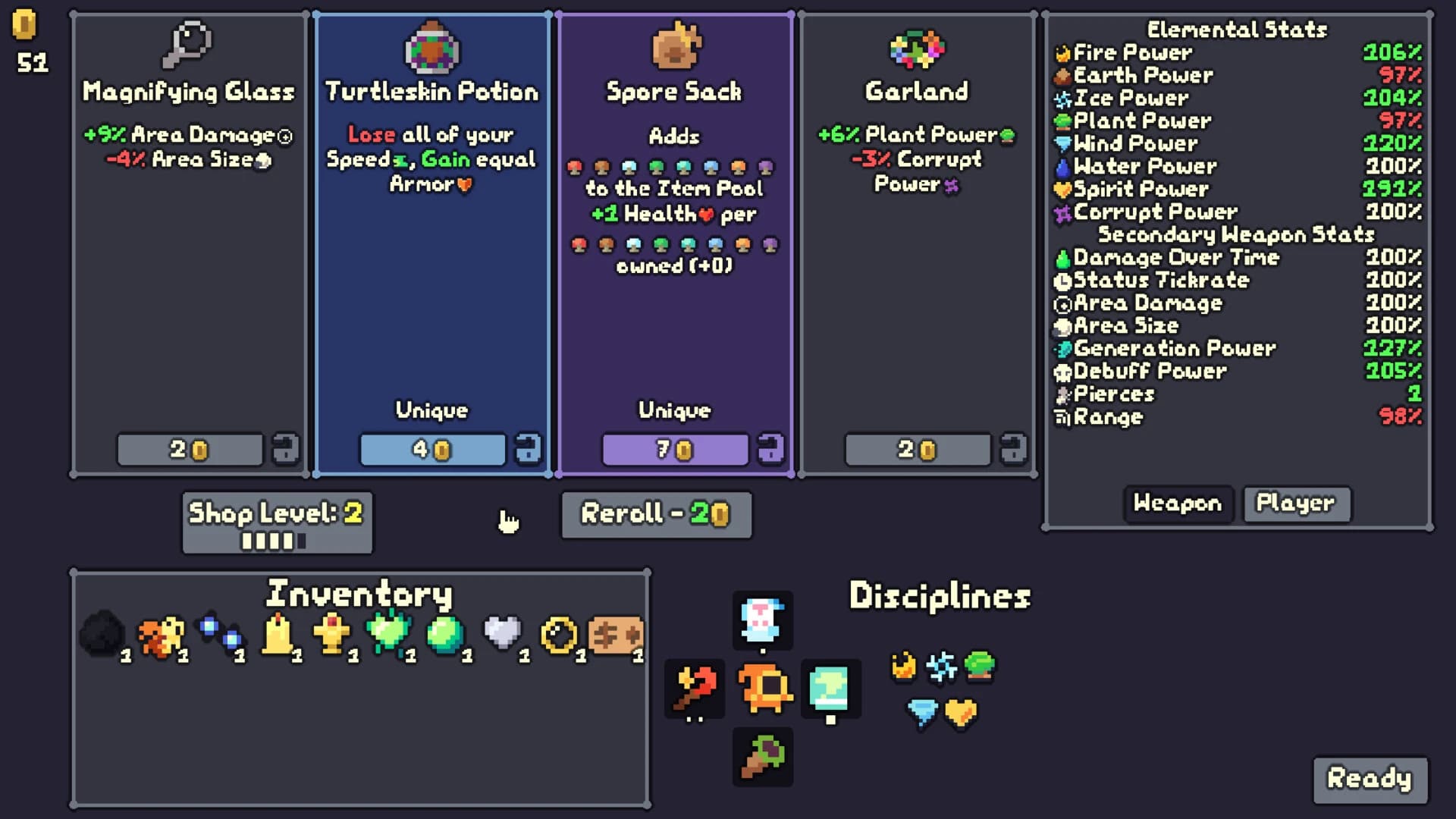Select the red wand discipline icon
1456x819 pixels.
[695, 689]
